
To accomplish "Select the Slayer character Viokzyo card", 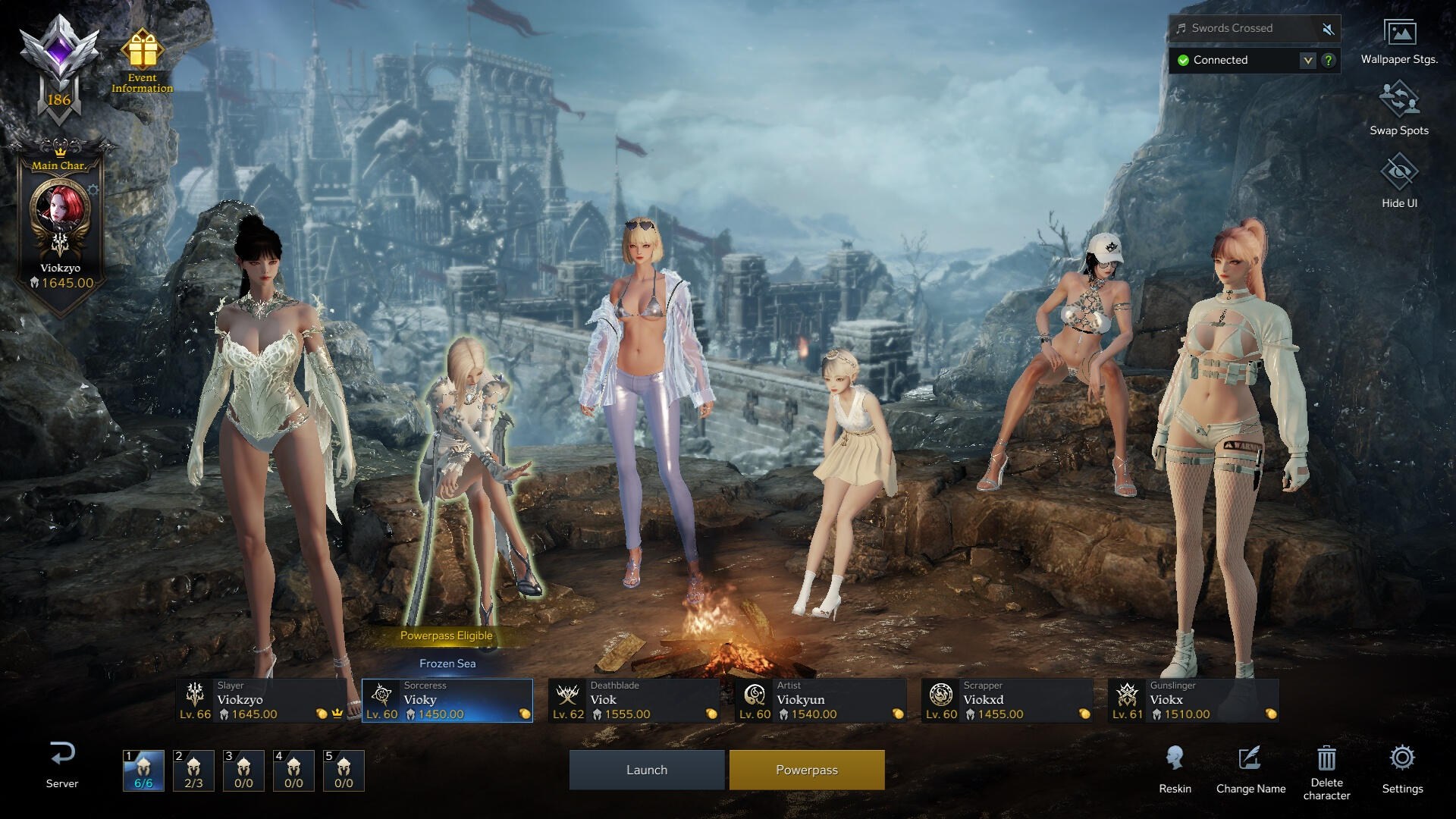I will pyautogui.click(x=261, y=701).
